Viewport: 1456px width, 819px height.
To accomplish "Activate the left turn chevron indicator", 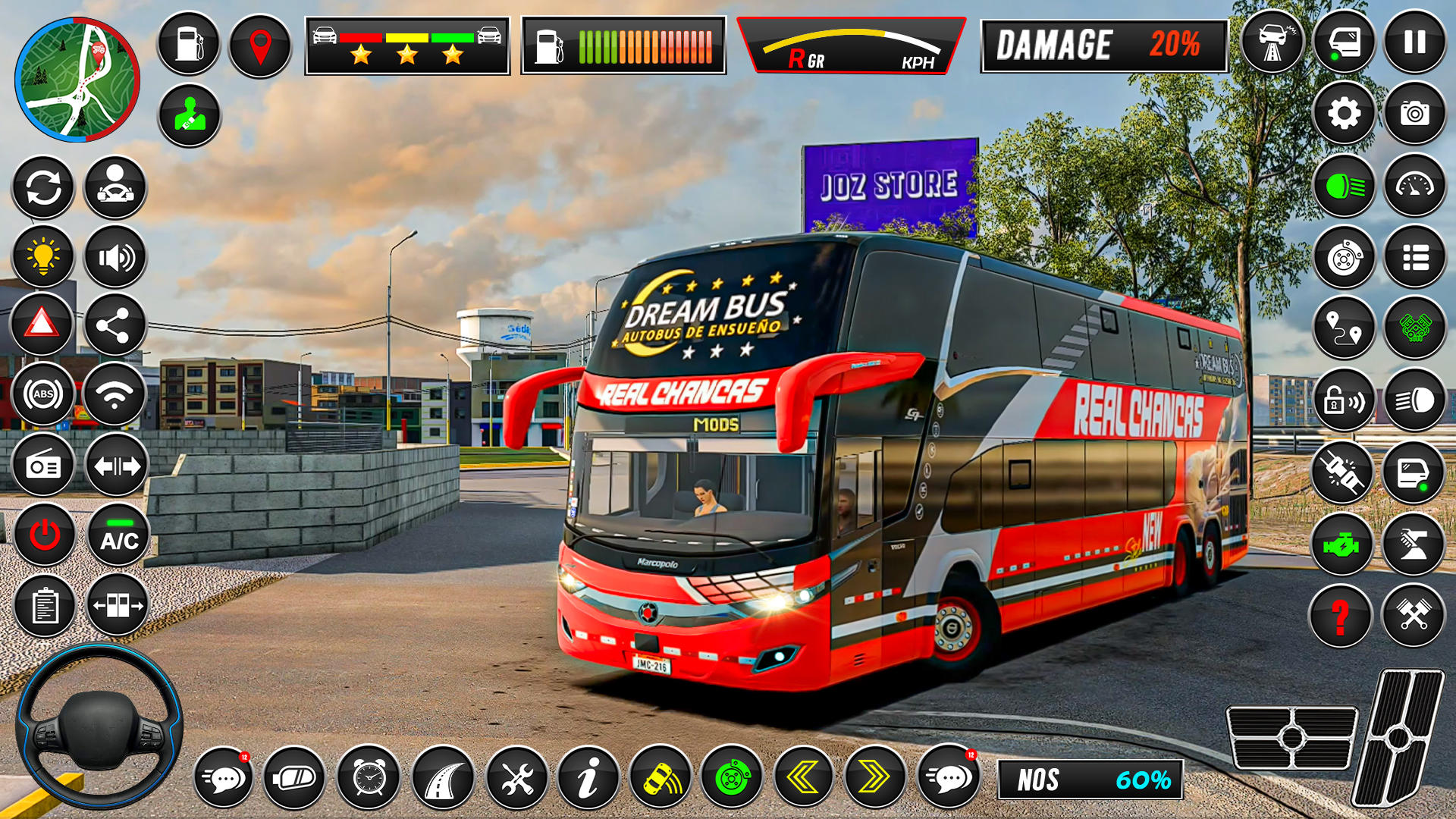I will tap(802, 777).
